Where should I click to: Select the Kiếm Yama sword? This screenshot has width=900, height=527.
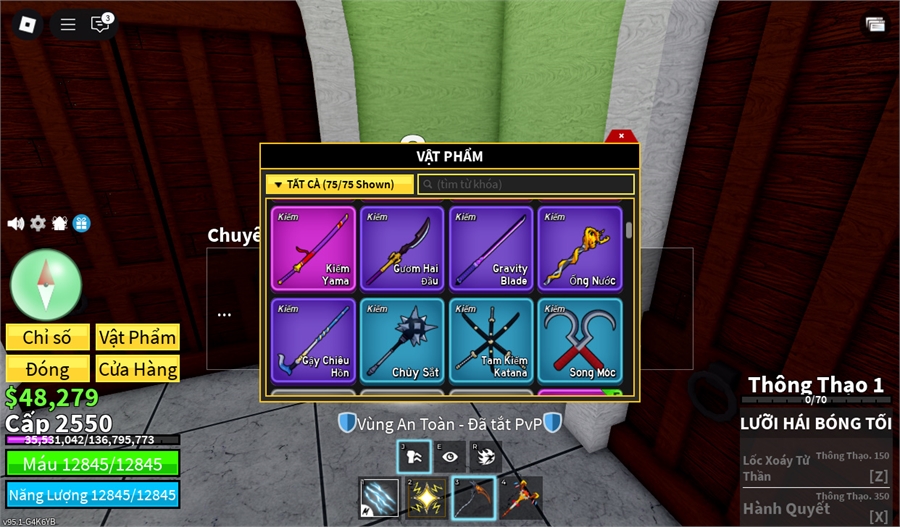313,248
